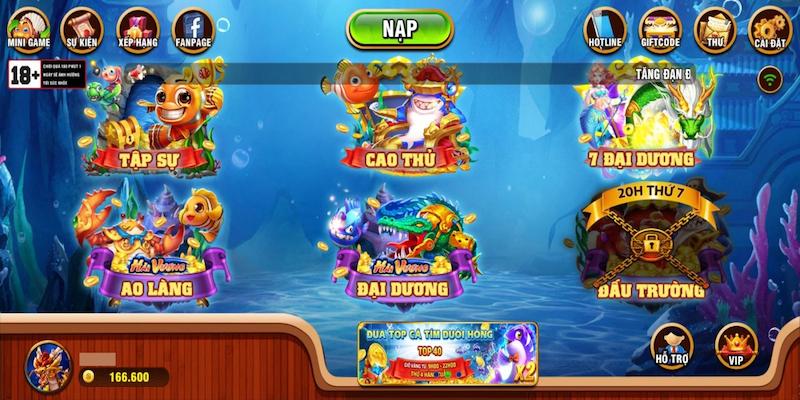Open the VIP crown menu
The height and width of the screenshot is (400, 800).
(x=736, y=345)
